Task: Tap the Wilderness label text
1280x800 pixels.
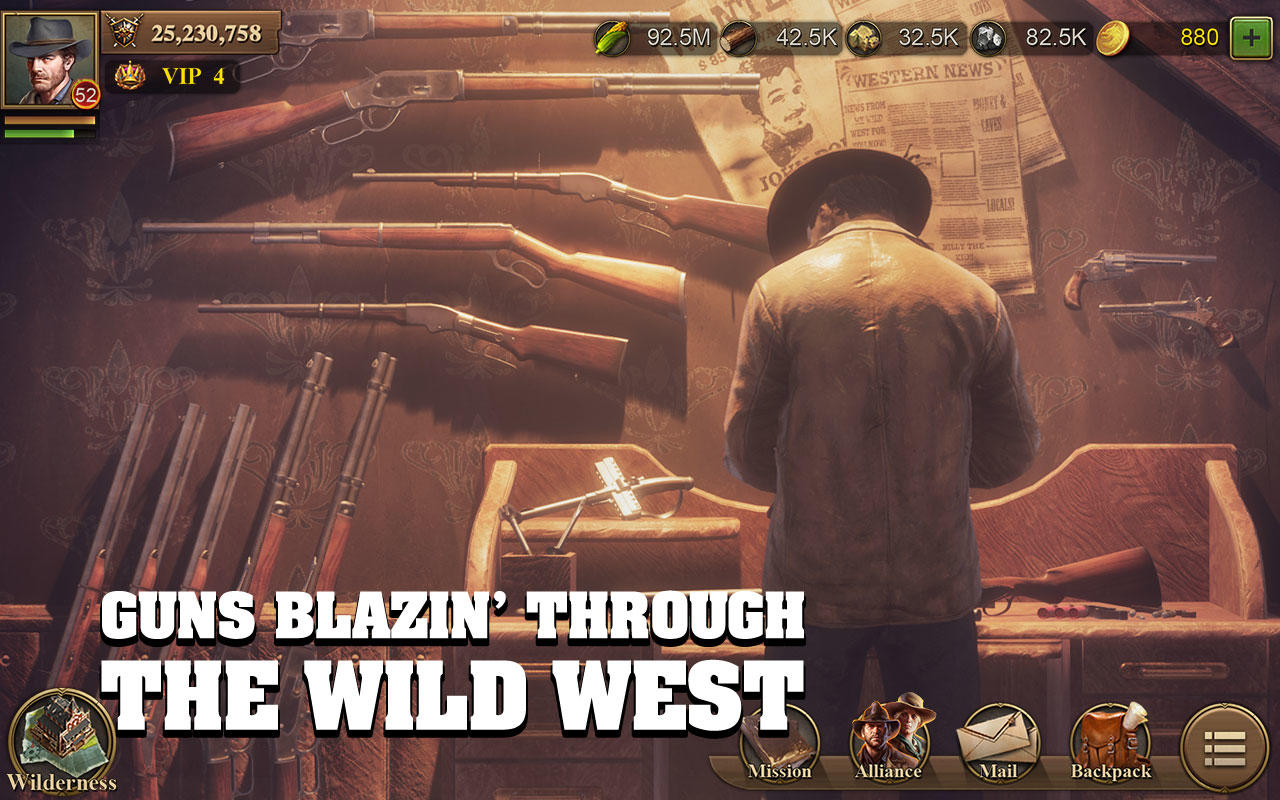Action: tap(62, 780)
